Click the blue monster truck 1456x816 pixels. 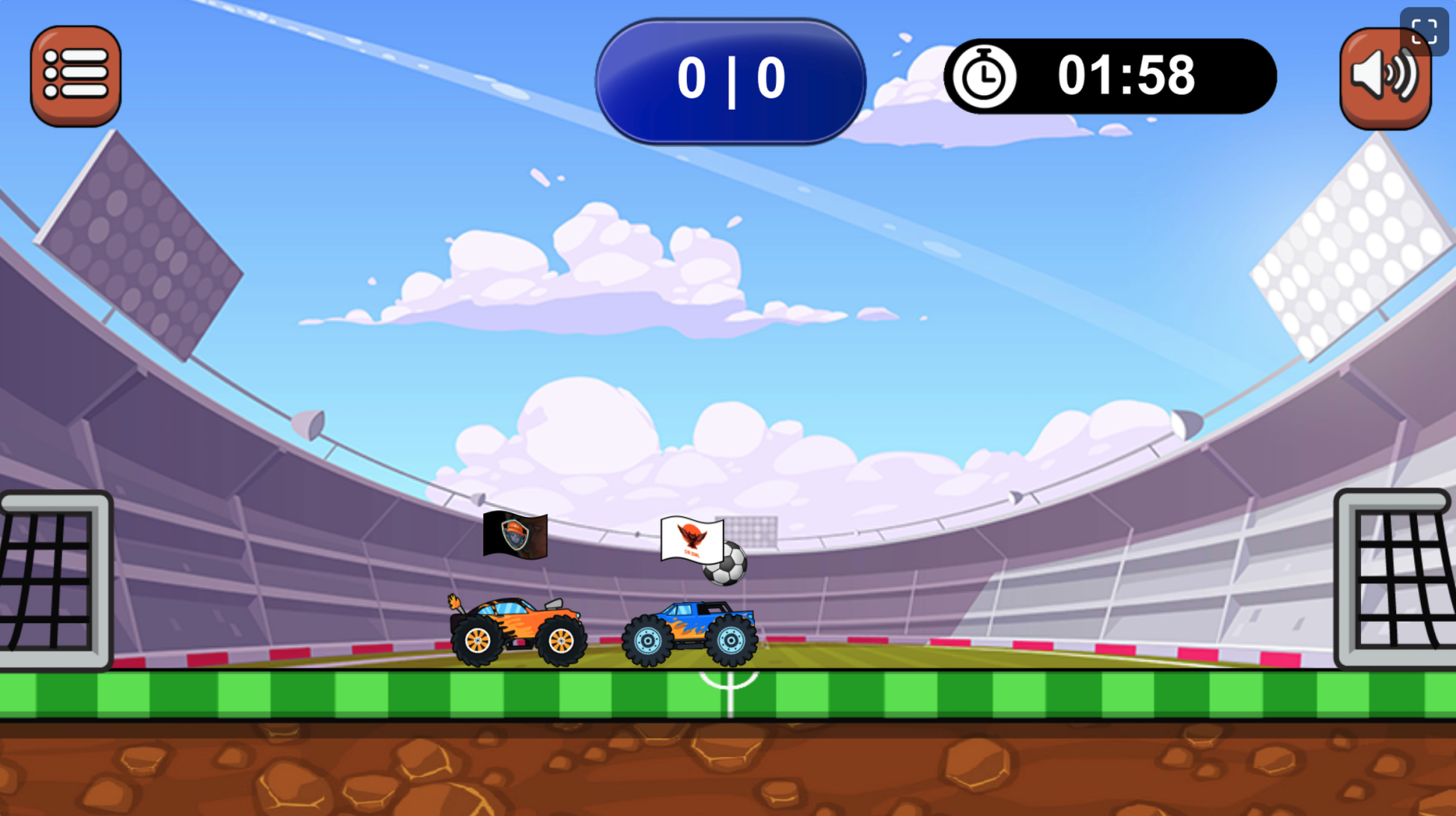coord(690,628)
